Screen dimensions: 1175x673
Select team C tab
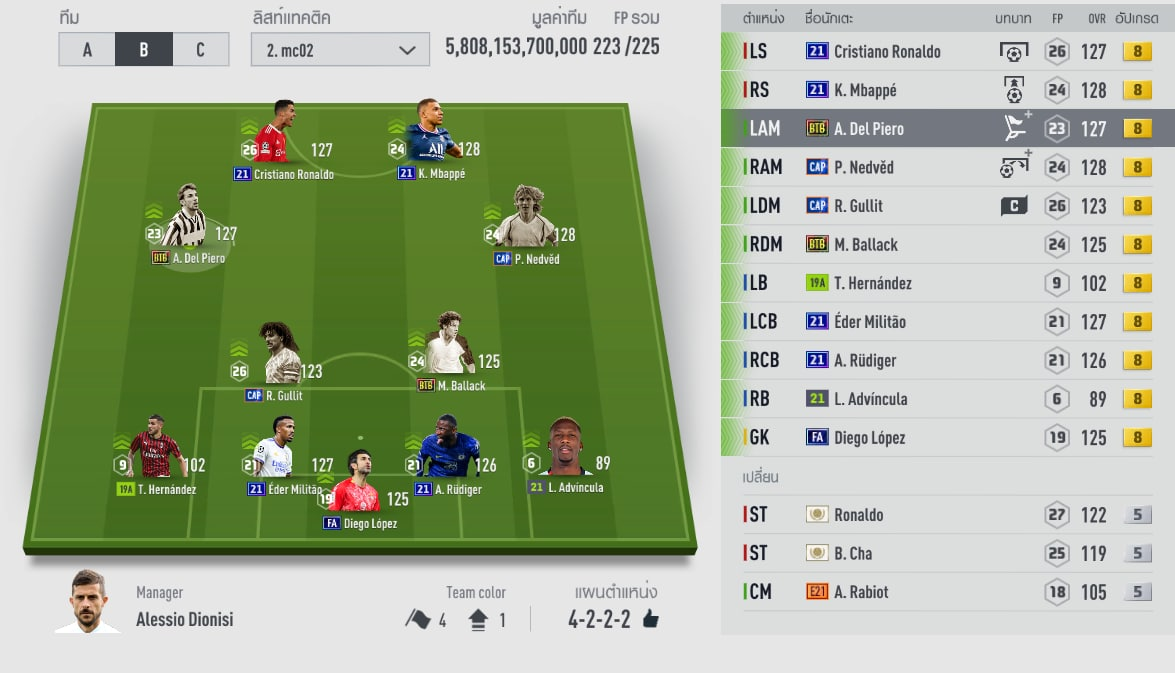[x=200, y=49]
